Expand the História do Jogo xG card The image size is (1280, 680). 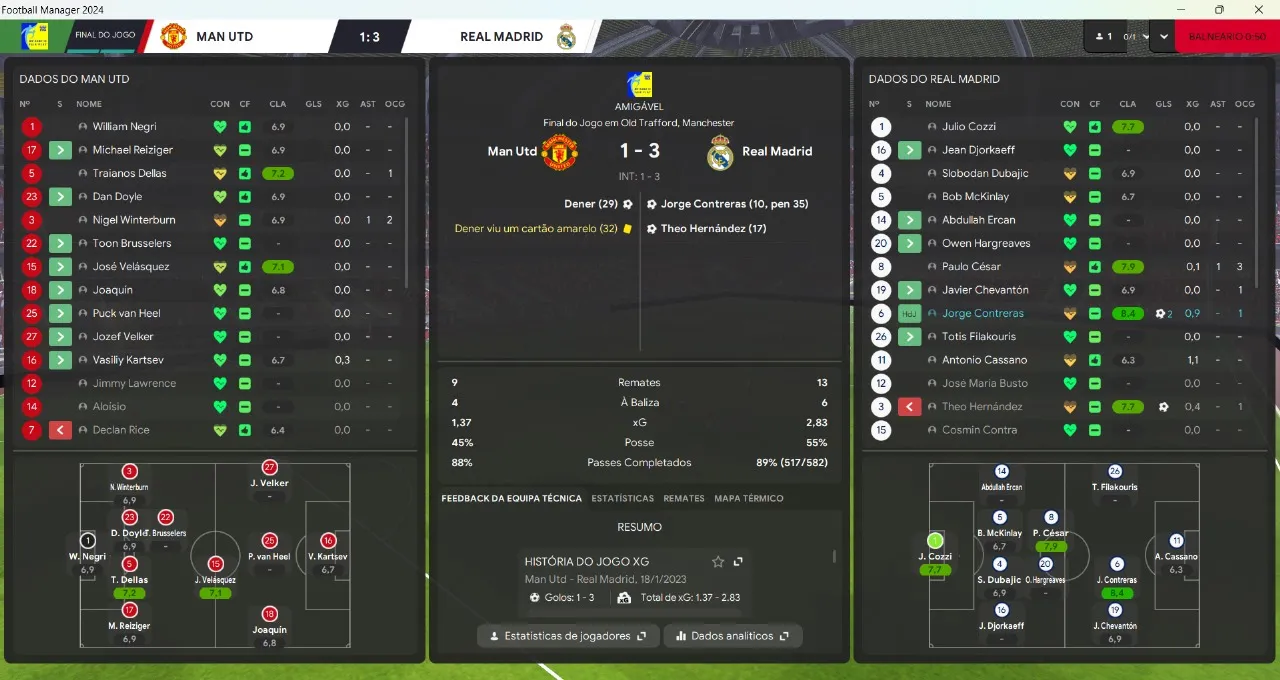738,562
